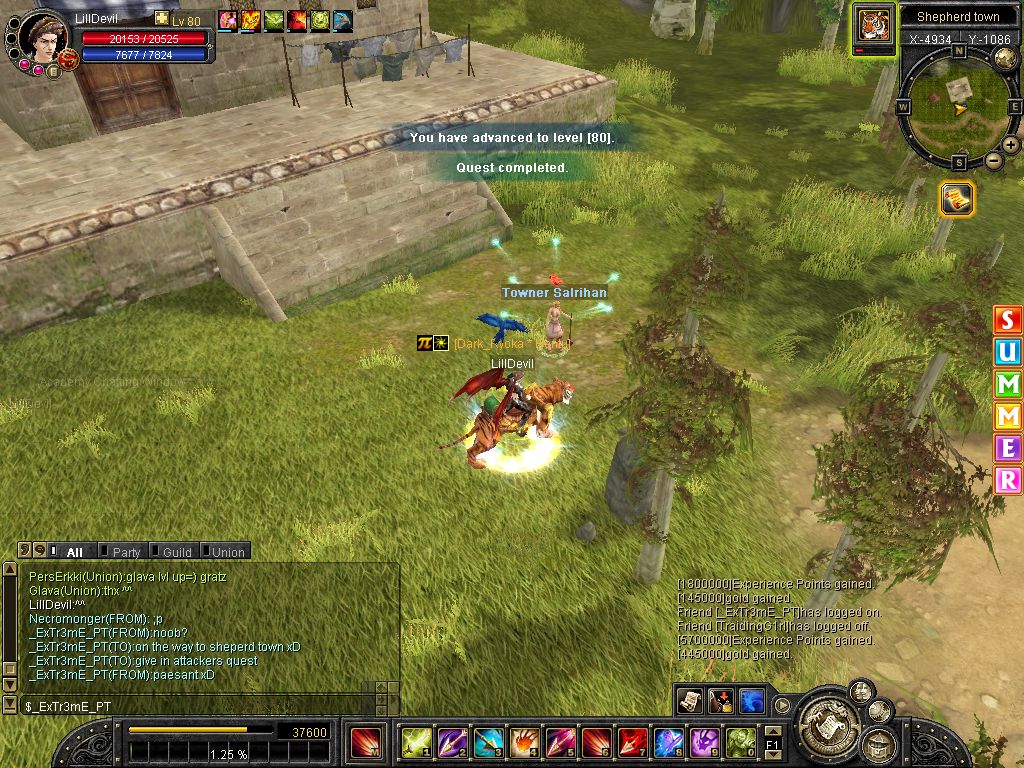Use the green figure skill in slot 0

(740, 742)
